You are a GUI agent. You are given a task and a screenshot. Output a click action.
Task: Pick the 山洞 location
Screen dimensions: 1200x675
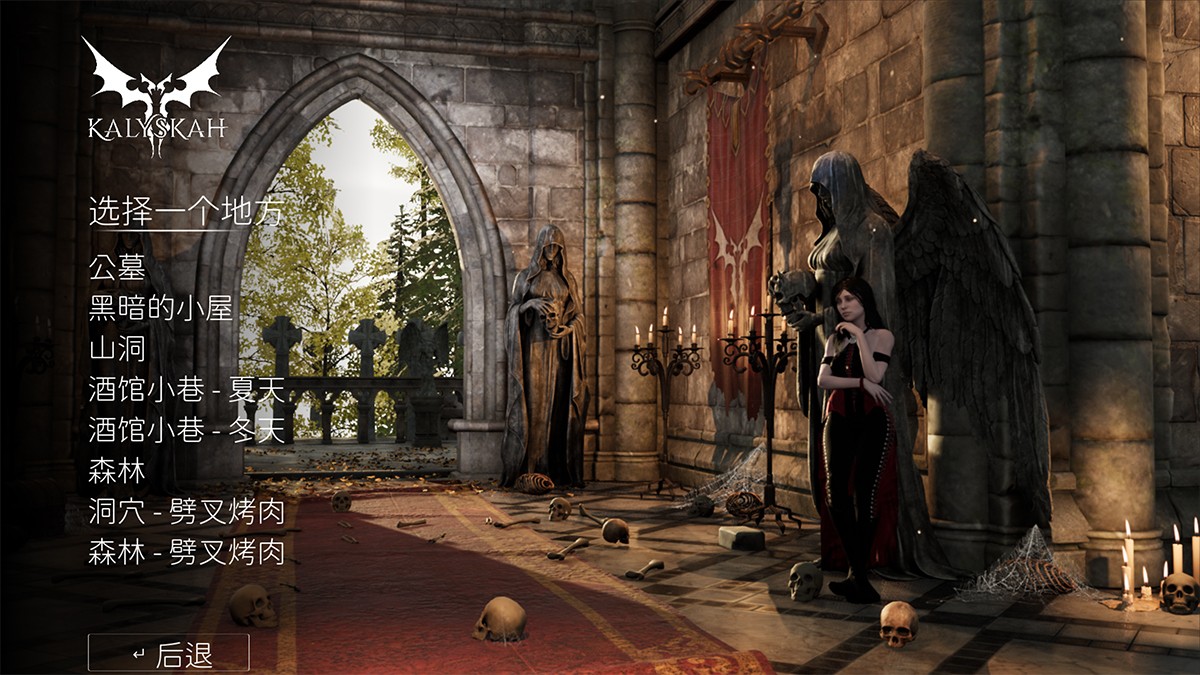pos(117,349)
